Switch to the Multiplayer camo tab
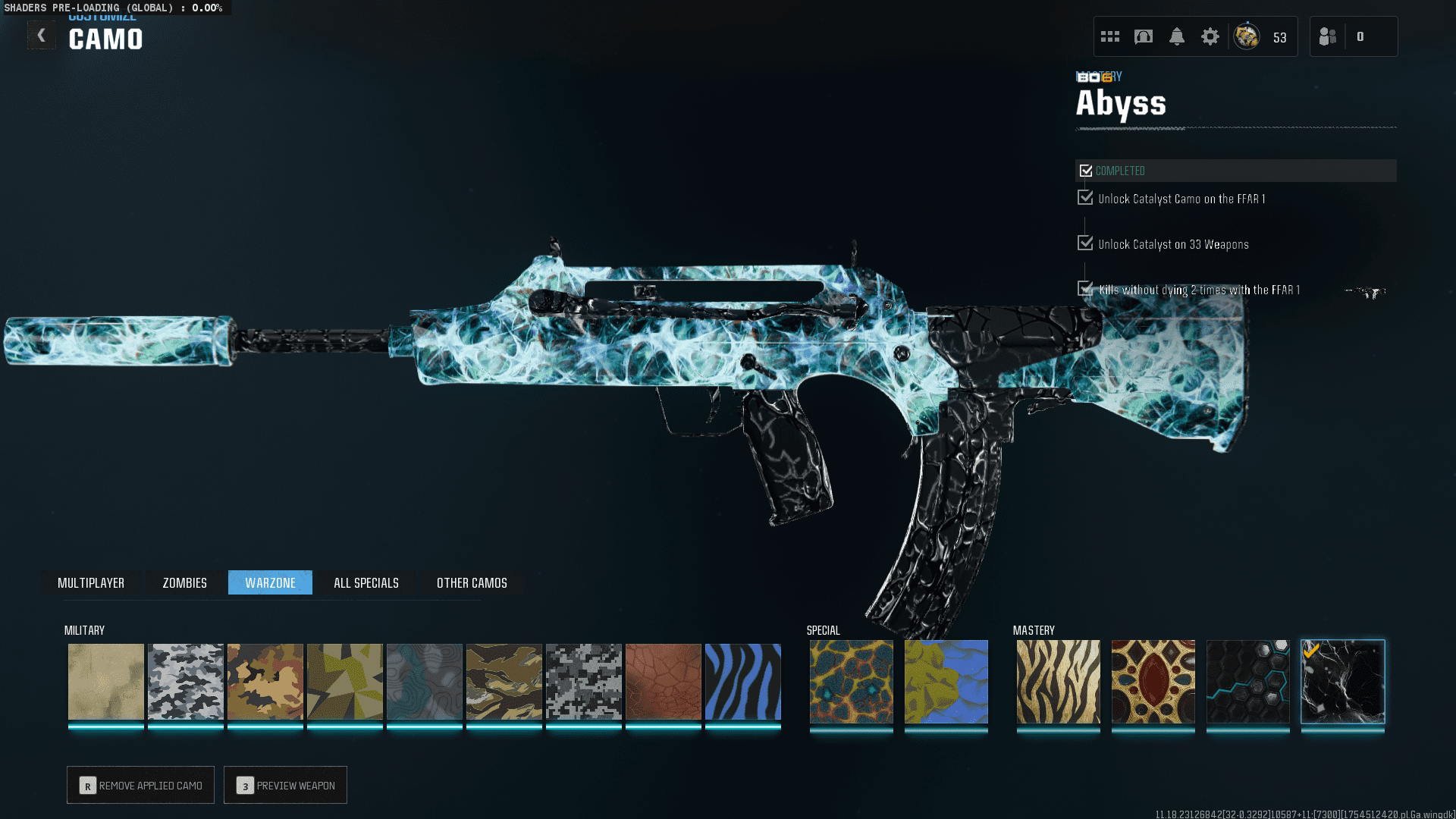1456x819 pixels. coord(91,582)
